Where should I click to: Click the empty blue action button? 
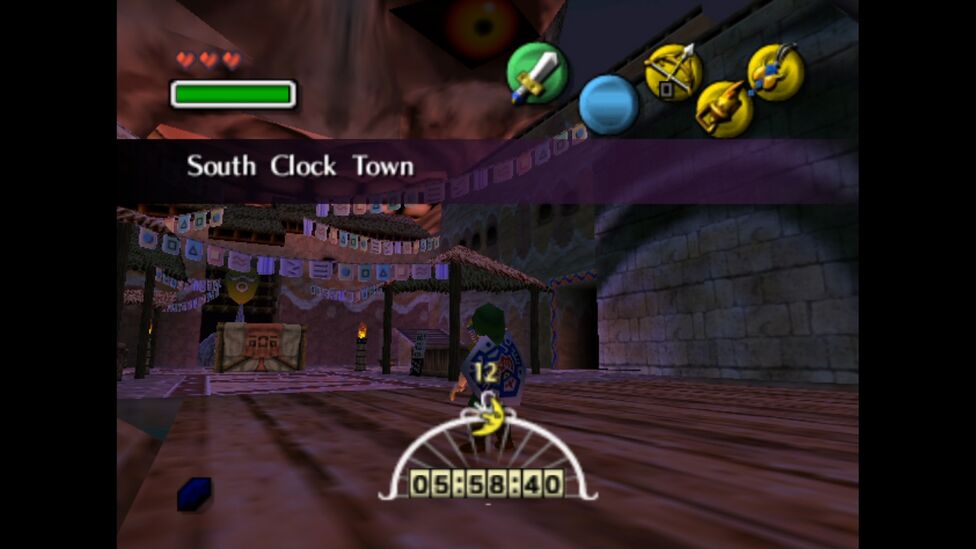[608, 104]
